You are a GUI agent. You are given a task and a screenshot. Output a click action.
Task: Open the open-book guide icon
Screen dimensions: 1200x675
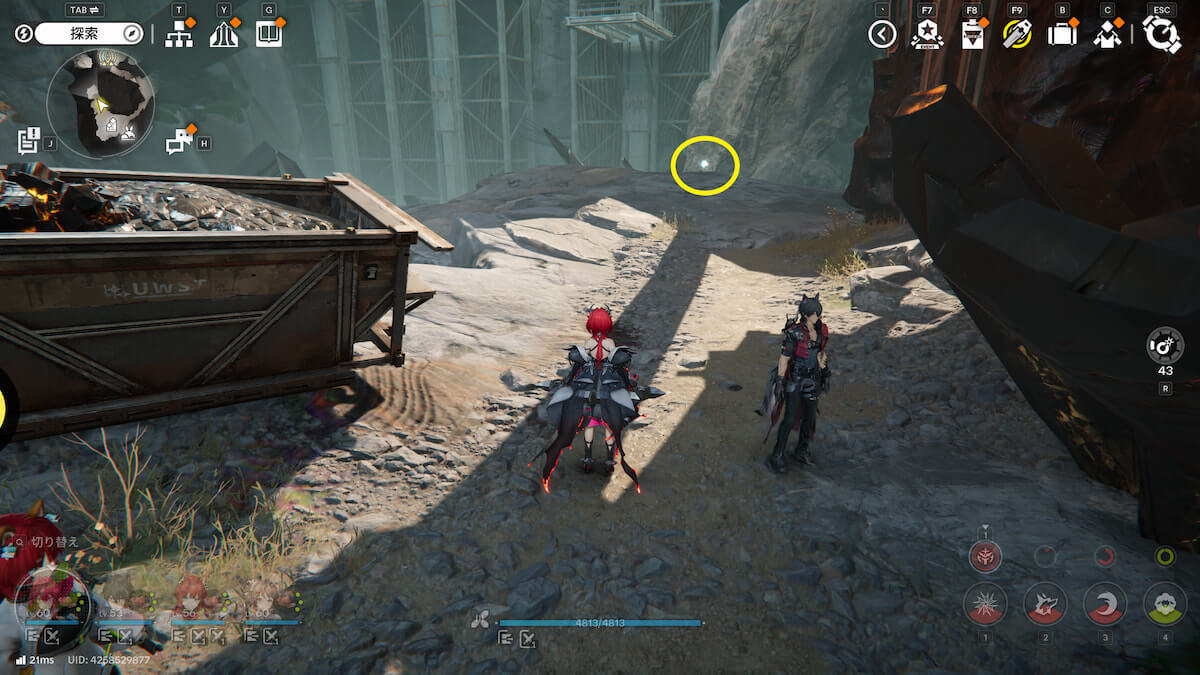[268, 34]
